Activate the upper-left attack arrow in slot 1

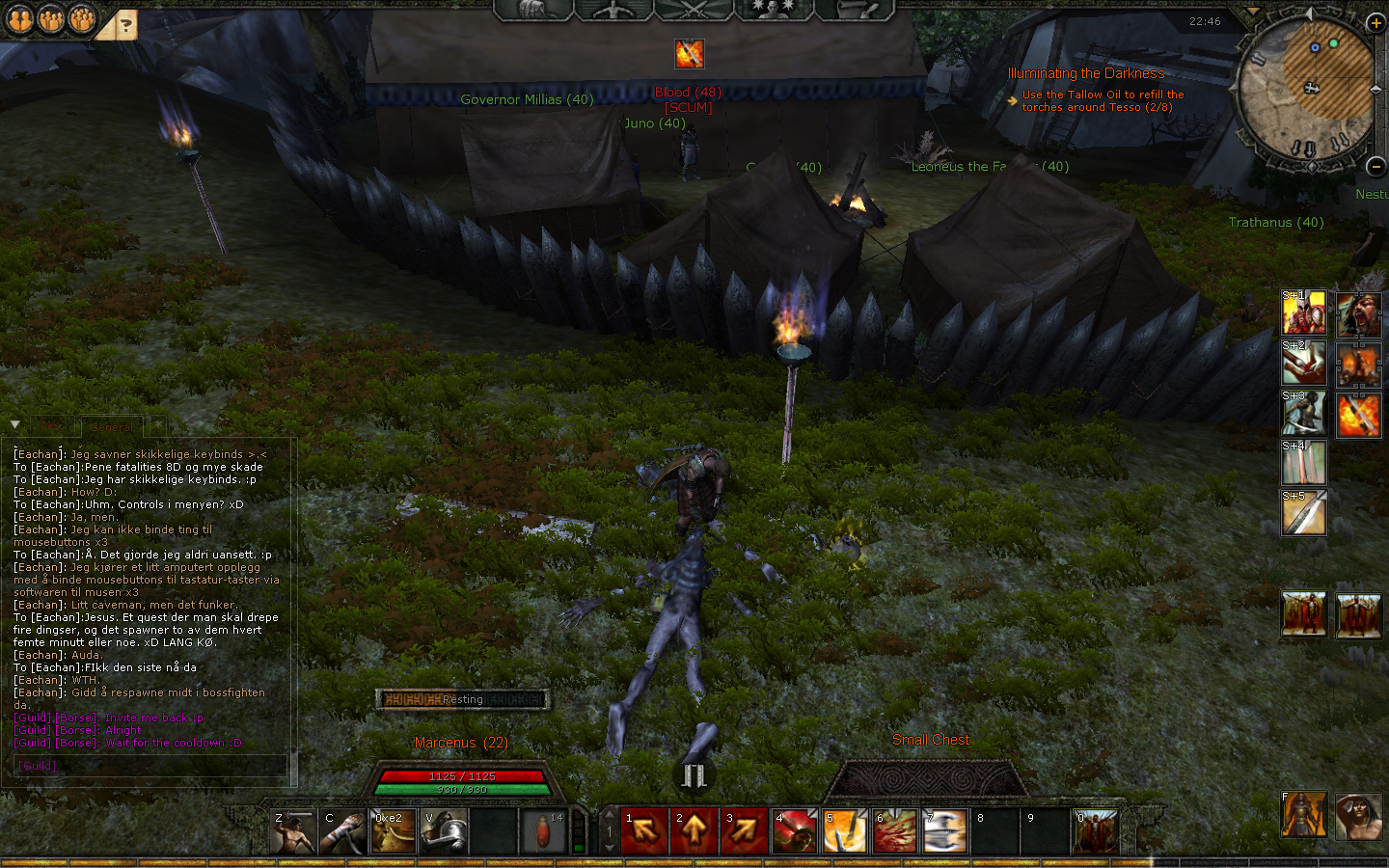(x=644, y=831)
